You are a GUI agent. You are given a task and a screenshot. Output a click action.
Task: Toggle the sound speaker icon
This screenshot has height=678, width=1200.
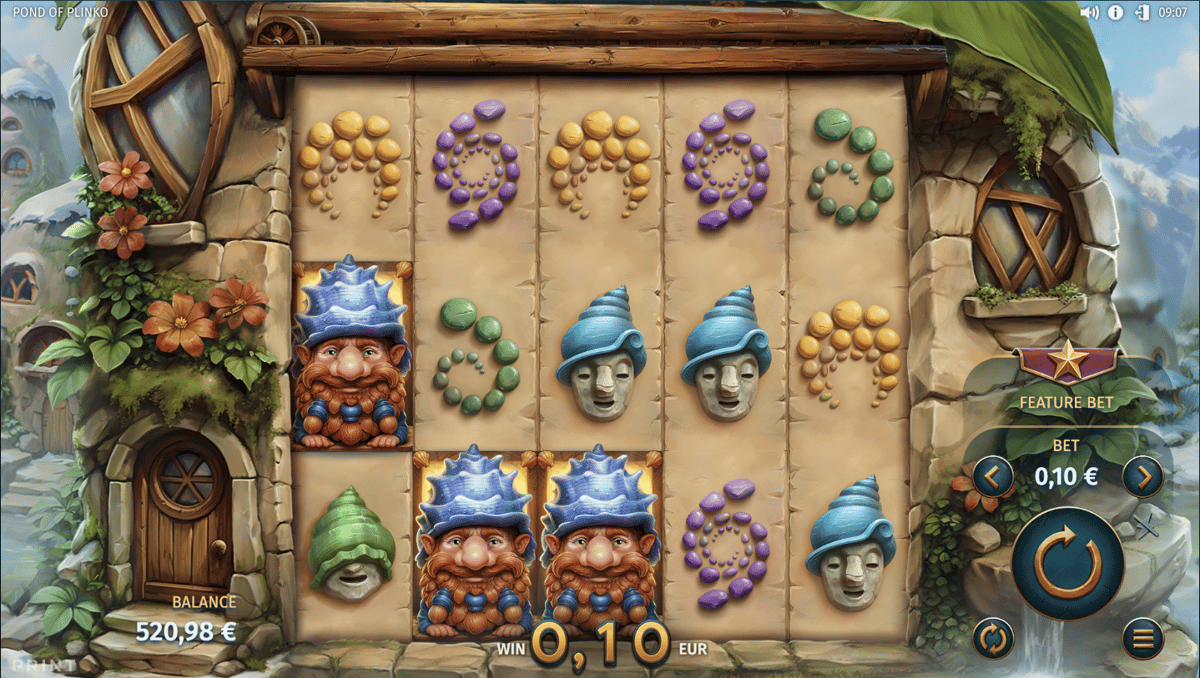(1090, 13)
